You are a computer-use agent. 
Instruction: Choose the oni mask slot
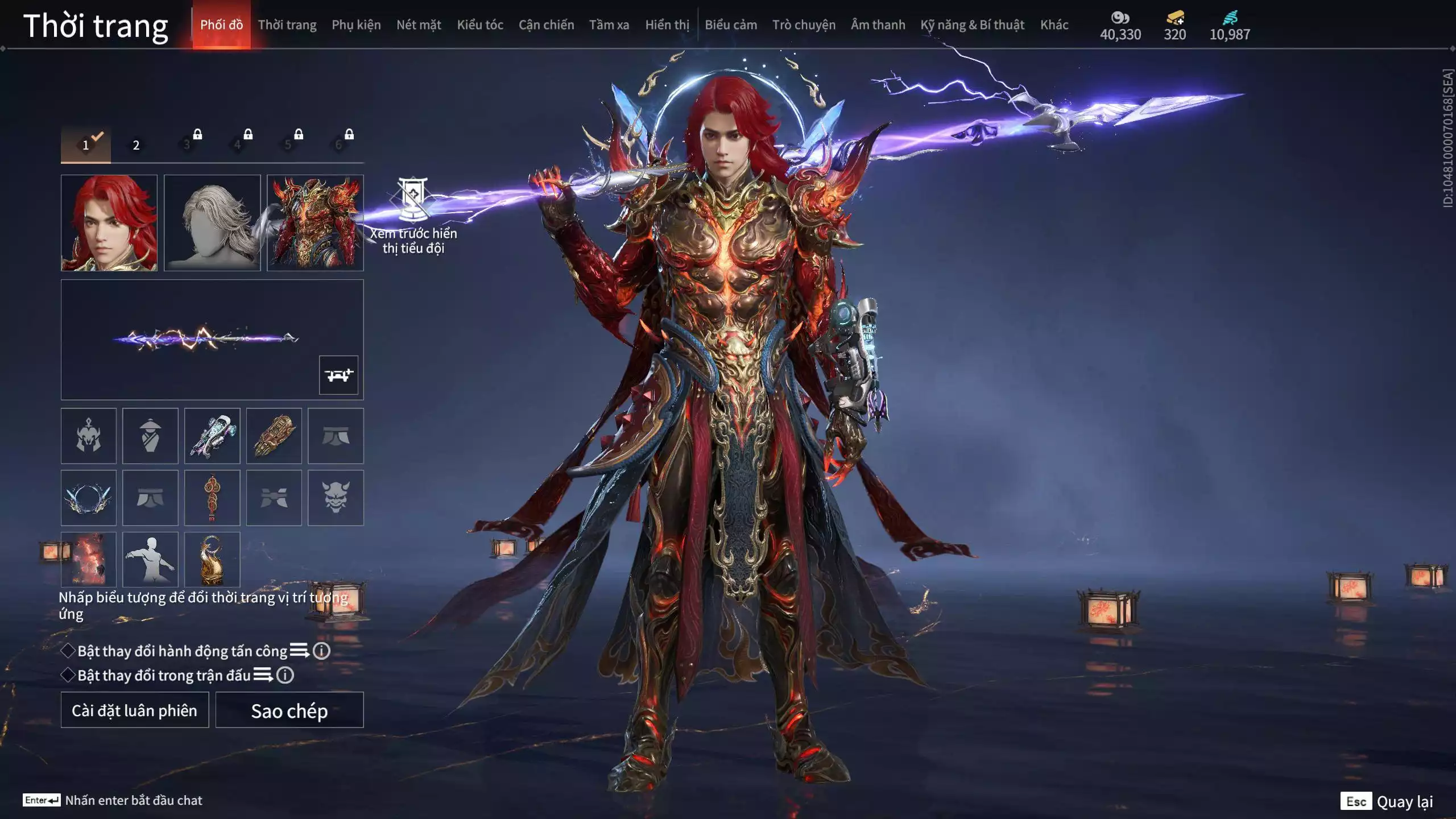[336, 498]
